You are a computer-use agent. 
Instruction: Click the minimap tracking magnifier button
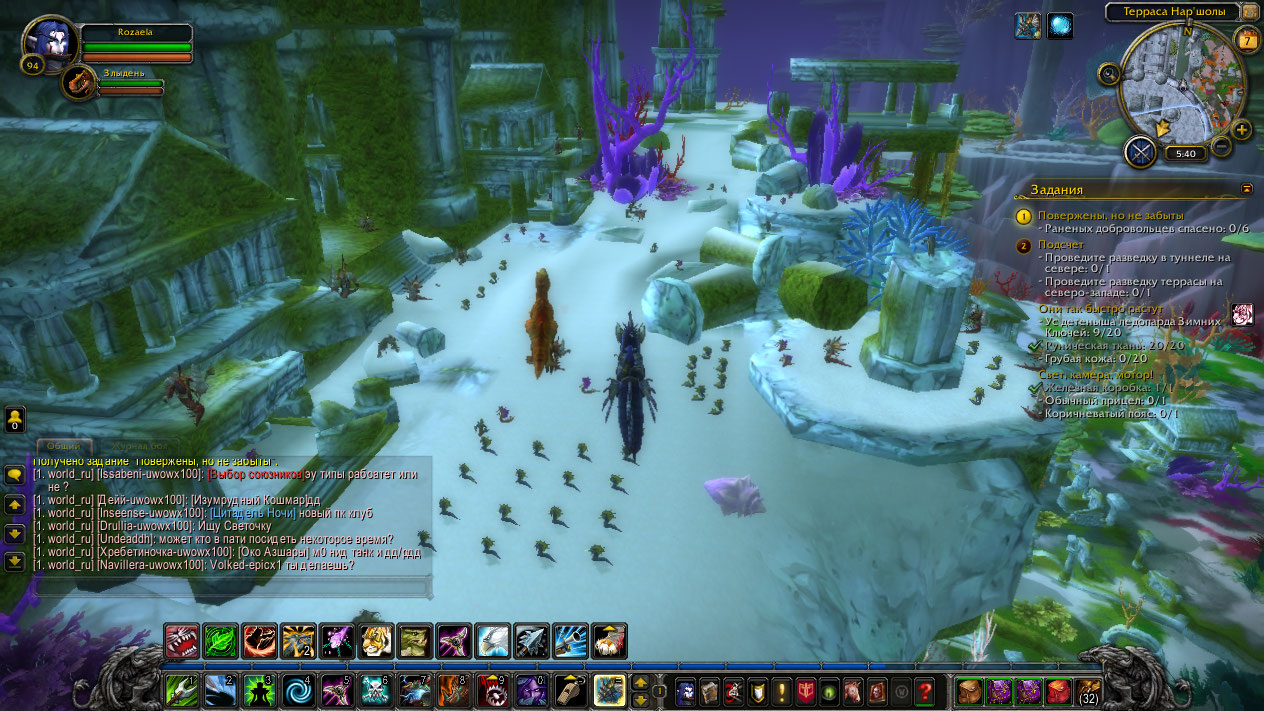pos(1108,74)
